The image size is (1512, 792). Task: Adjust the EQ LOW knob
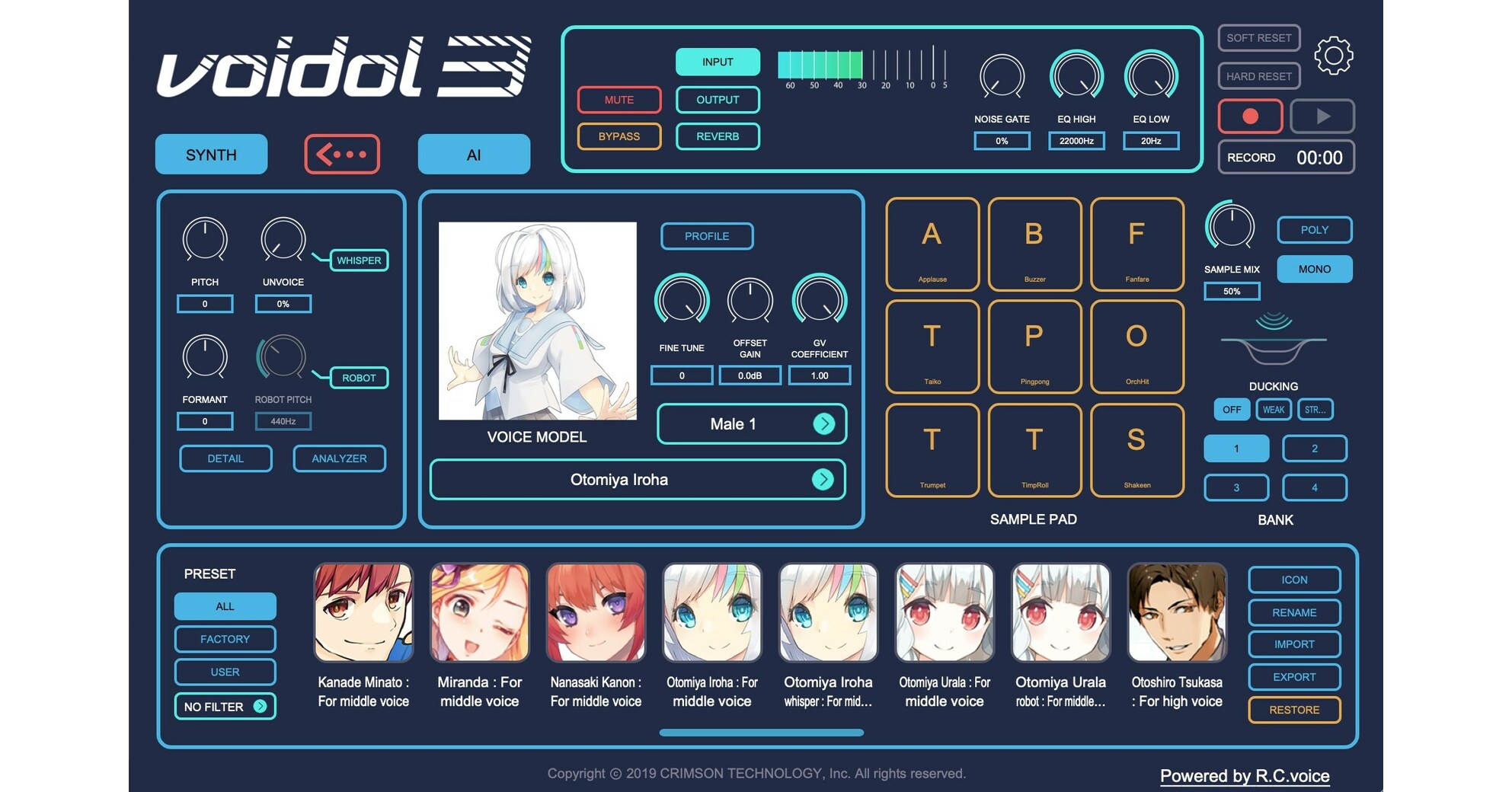click(1150, 76)
